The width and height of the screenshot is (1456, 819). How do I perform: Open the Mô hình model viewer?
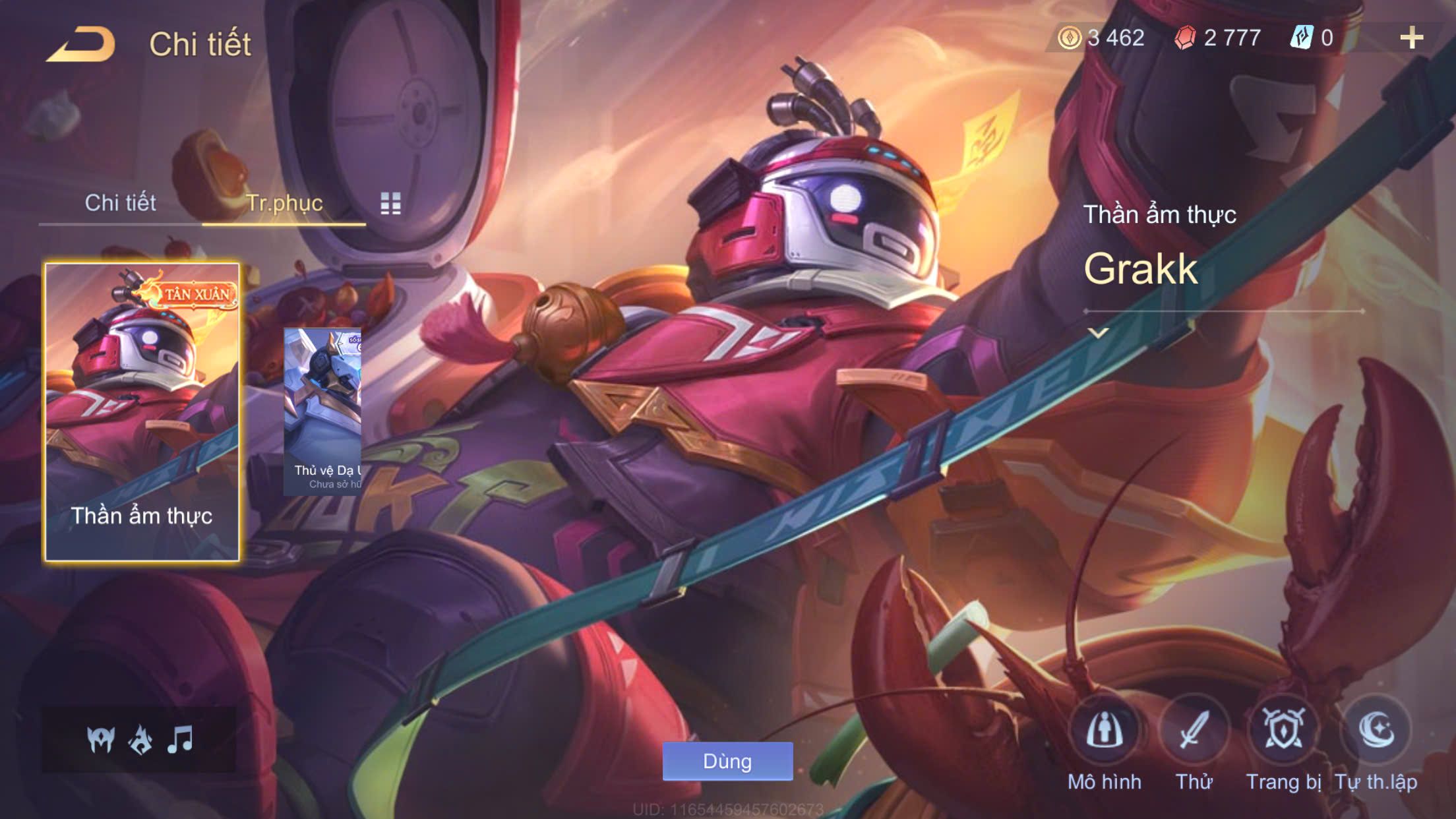pyautogui.click(x=1105, y=731)
